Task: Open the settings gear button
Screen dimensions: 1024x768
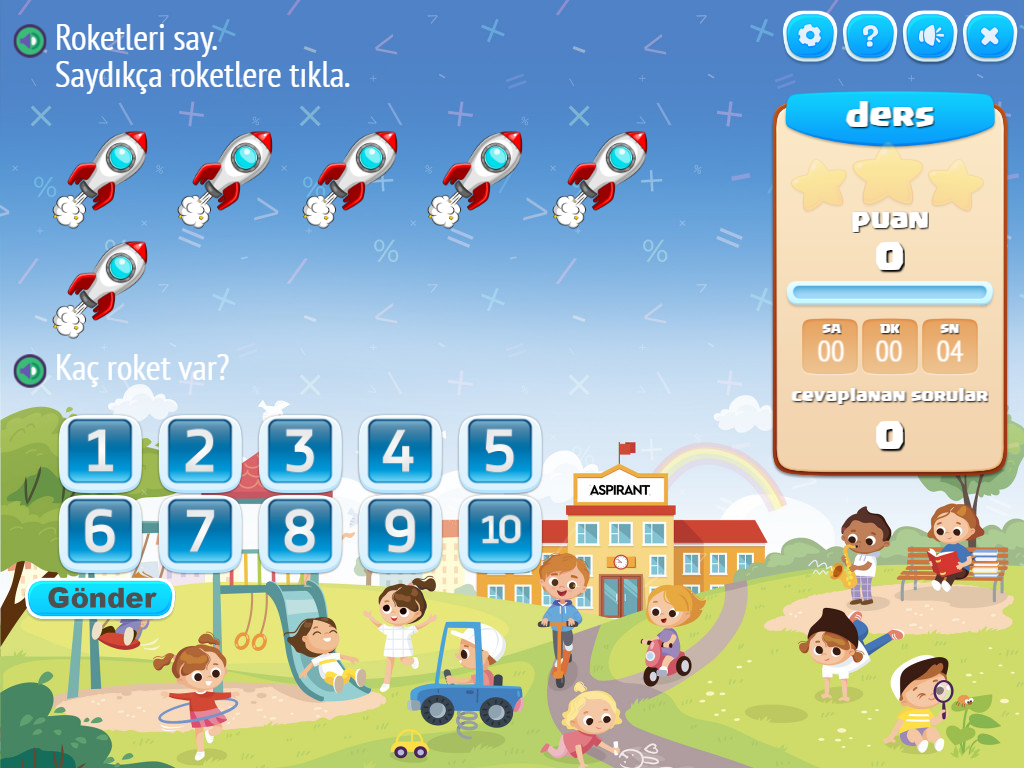Action: [x=810, y=37]
